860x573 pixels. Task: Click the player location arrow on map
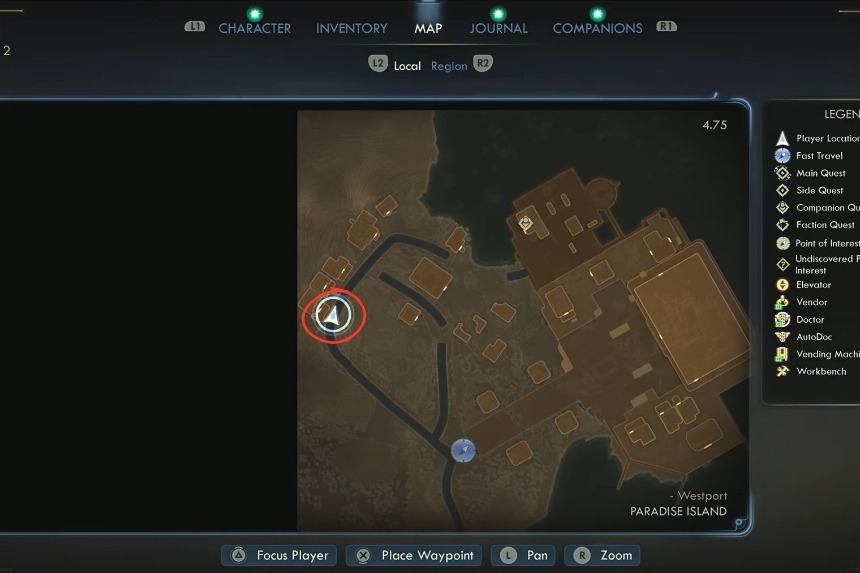(333, 316)
